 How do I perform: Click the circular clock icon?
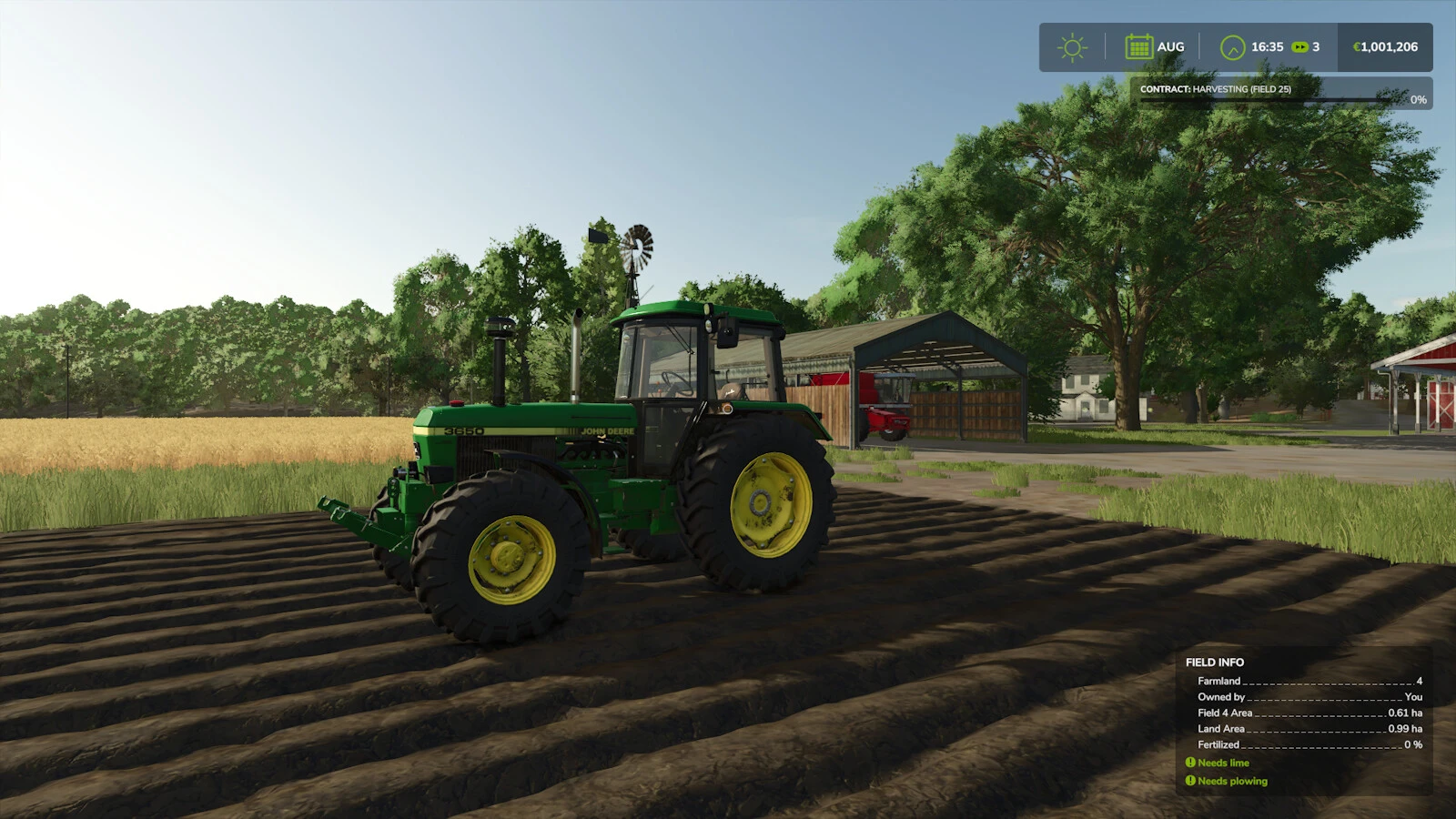1234,45
